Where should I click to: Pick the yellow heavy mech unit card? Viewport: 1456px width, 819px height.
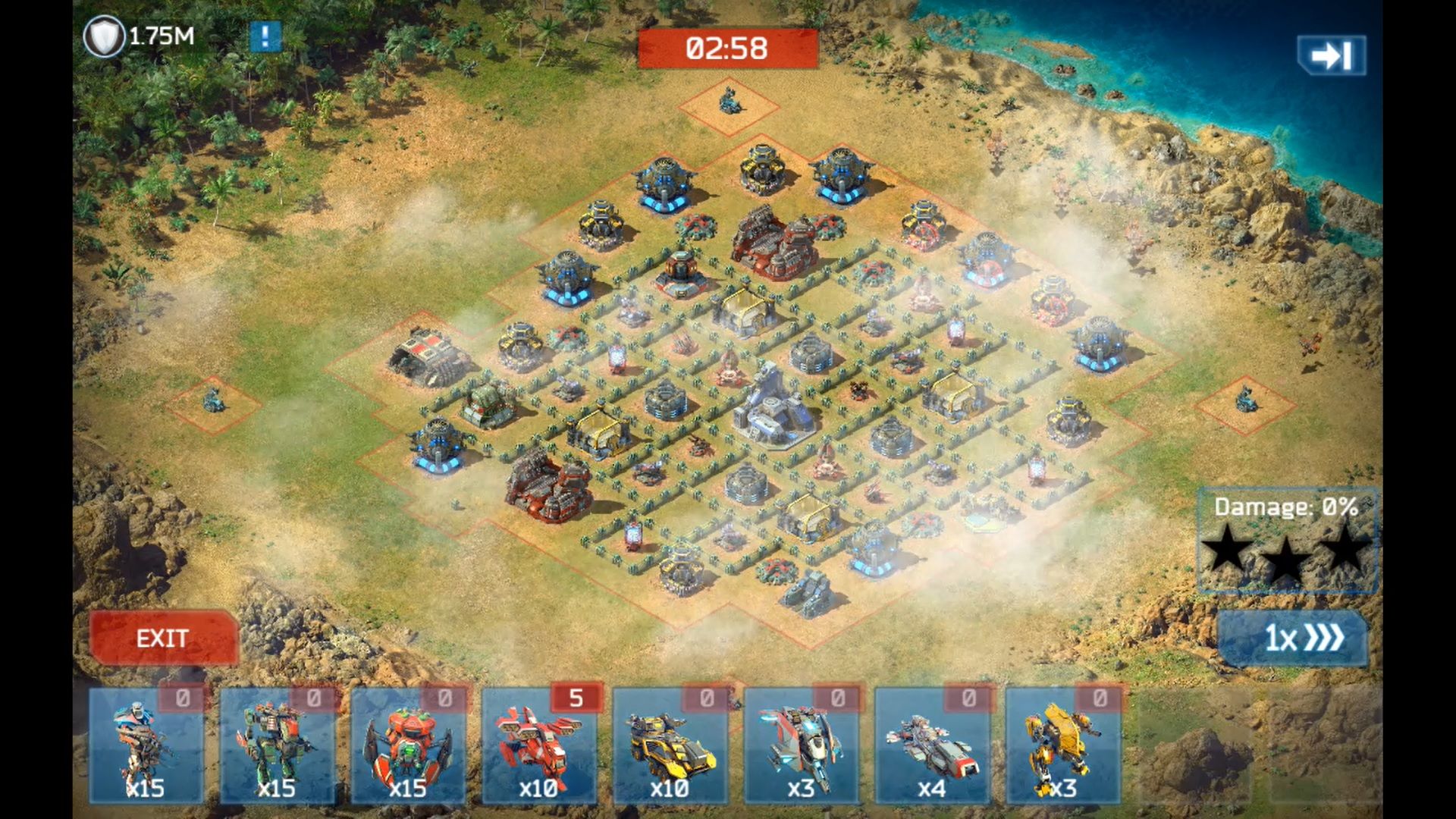pyautogui.click(x=1063, y=746)
